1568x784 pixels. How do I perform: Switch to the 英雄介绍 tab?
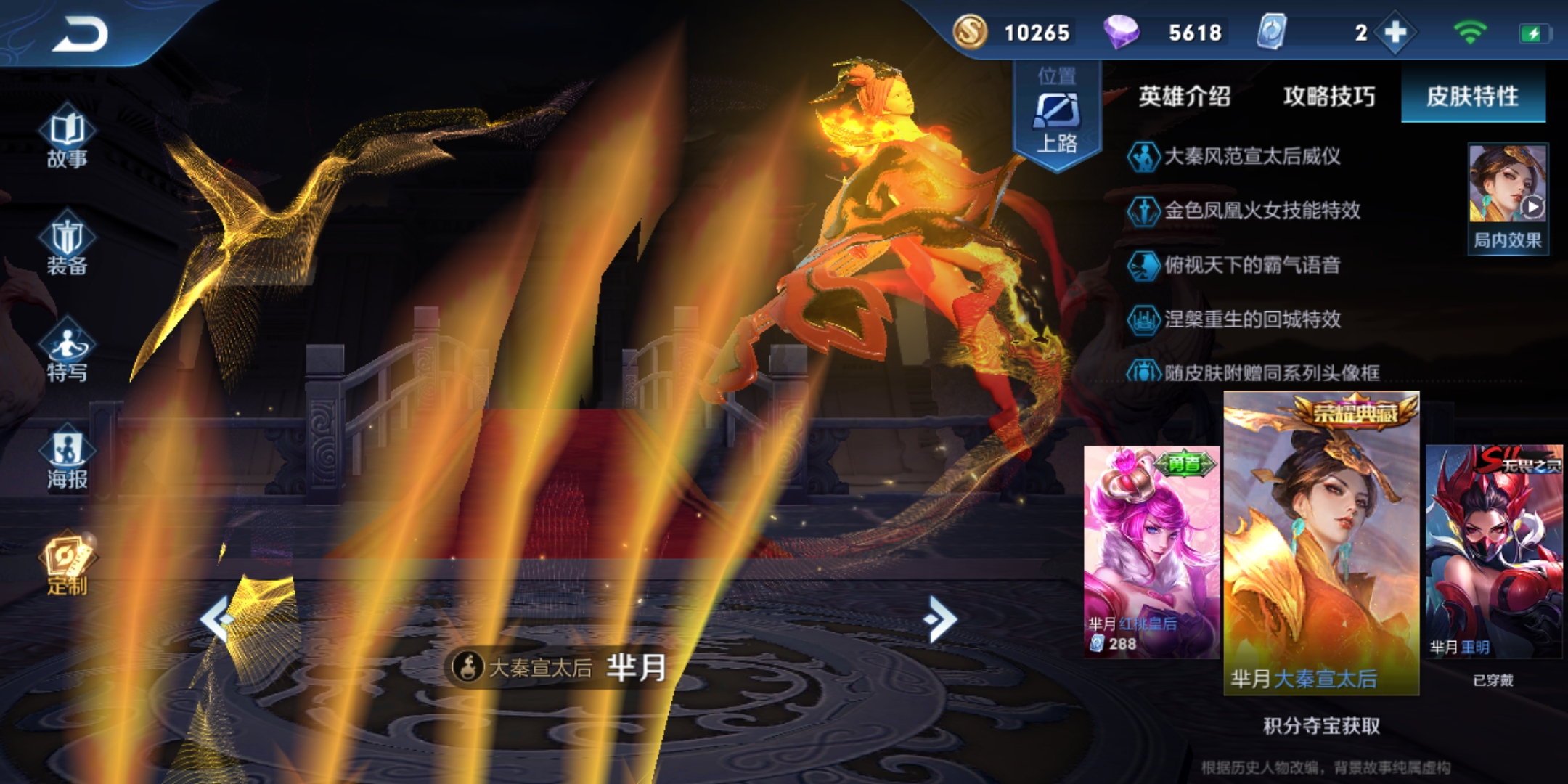1184,97
